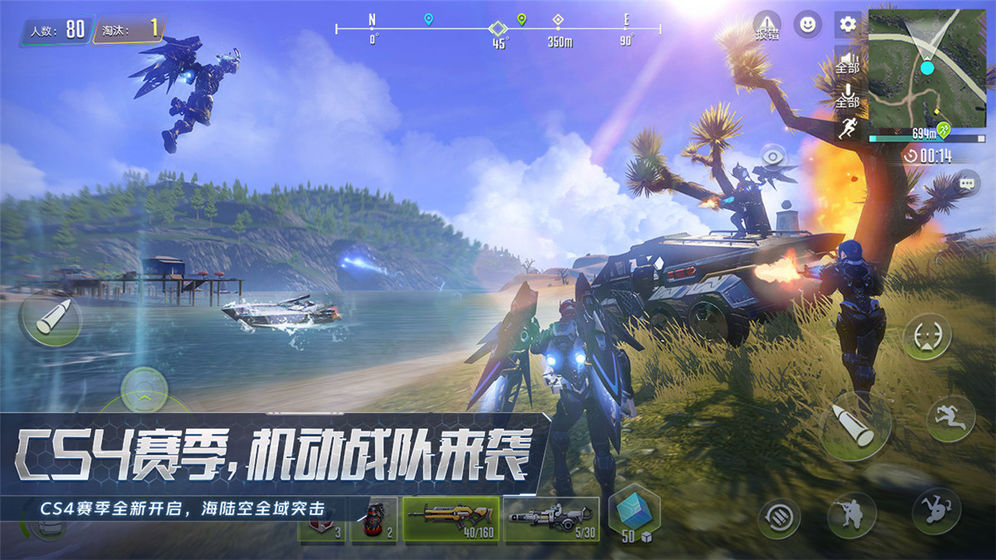Viewport: 996px width, 560px height.
Task: Toggle the speaker voice channel button
Action: [x=847, y=62]
